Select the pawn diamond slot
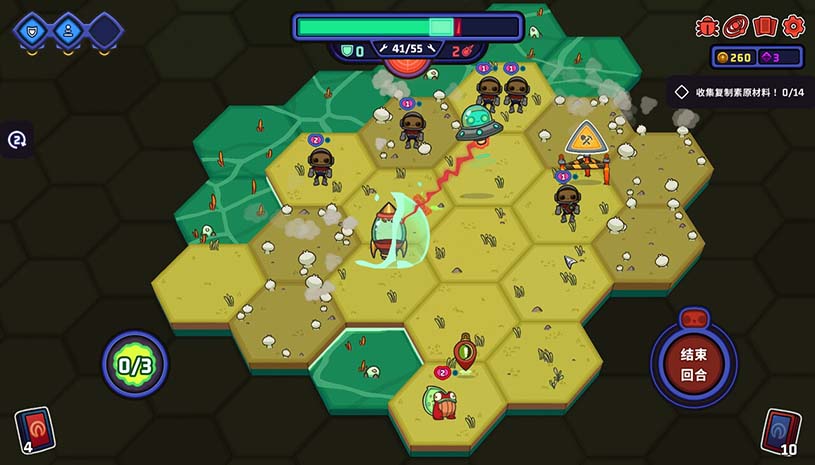This screenshot has height=465, width=815. [67, 30]
